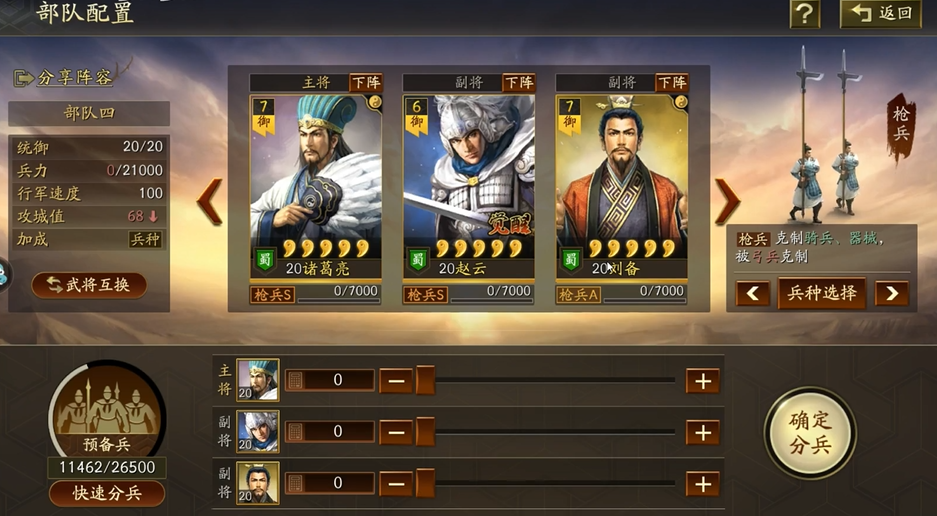
Task: Switch to next troop type arrow
Action: pyautogui.click(x=891, y=293)
